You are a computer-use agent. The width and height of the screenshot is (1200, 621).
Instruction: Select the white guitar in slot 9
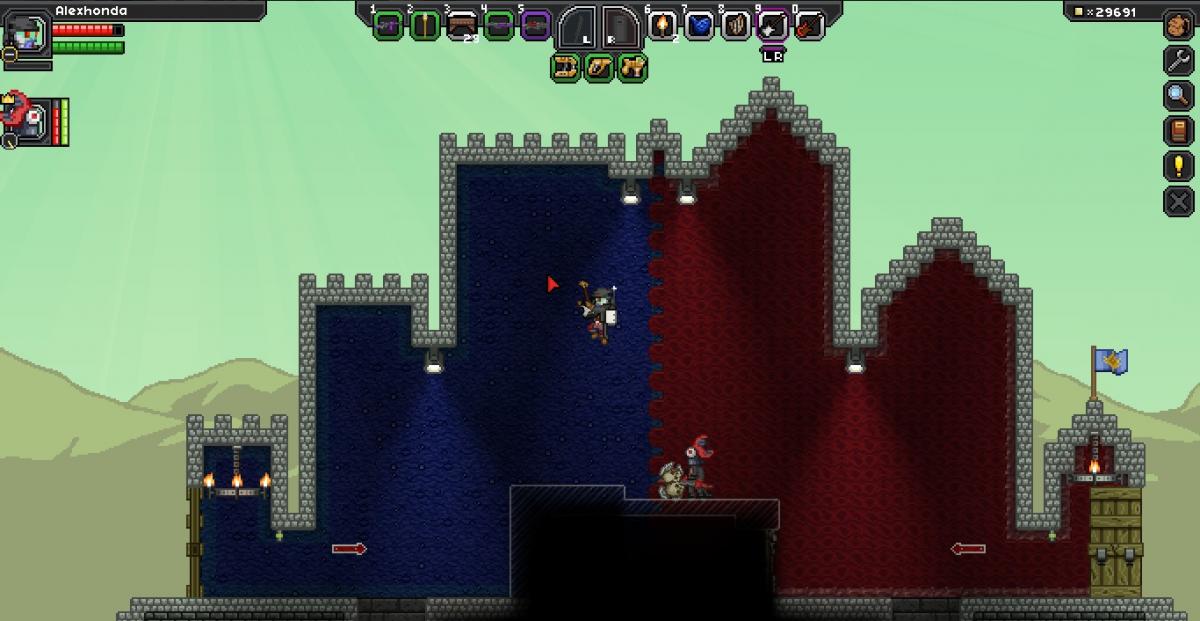(x=773, y=25)
